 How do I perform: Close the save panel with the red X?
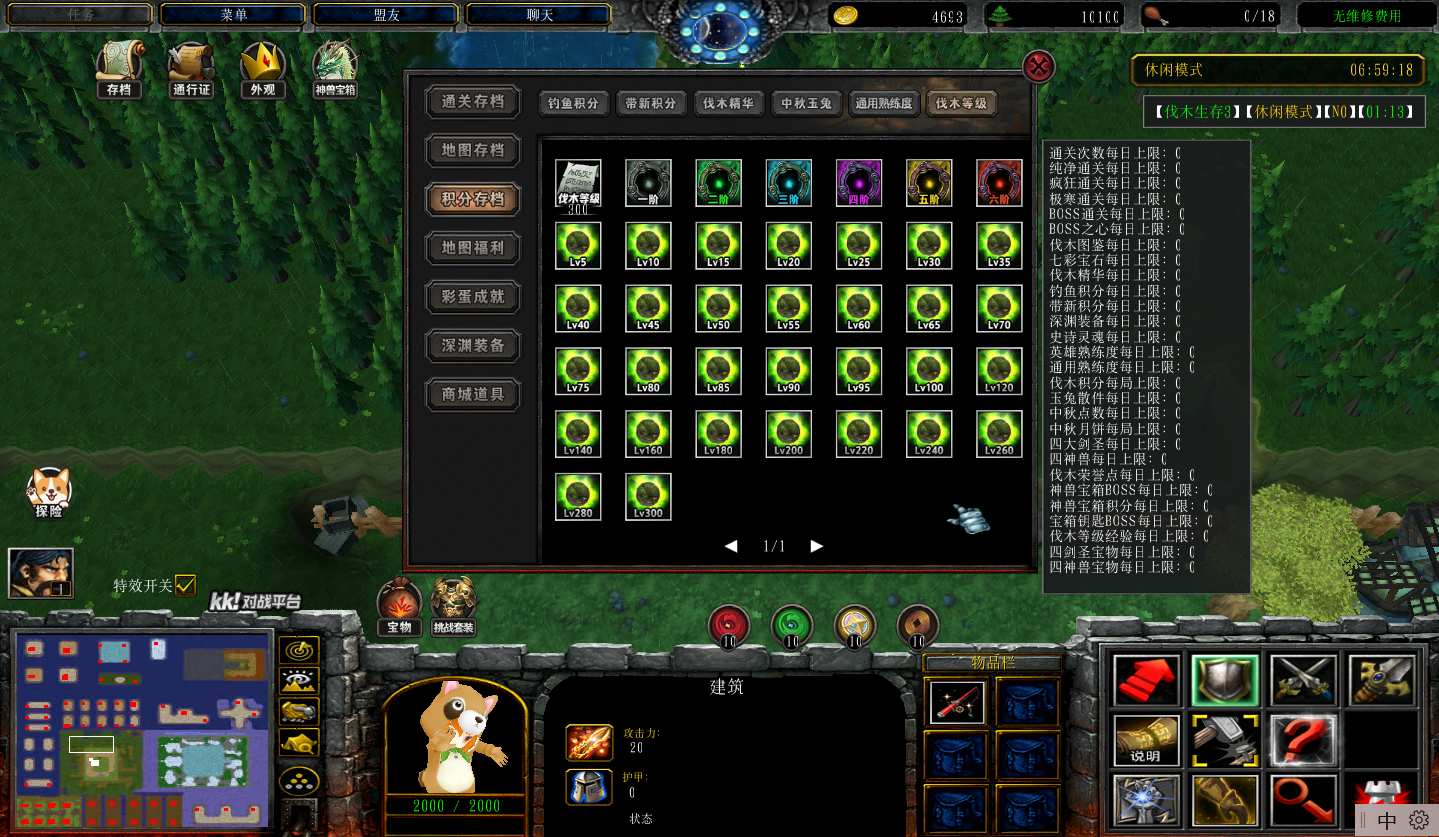[1039, 67]
